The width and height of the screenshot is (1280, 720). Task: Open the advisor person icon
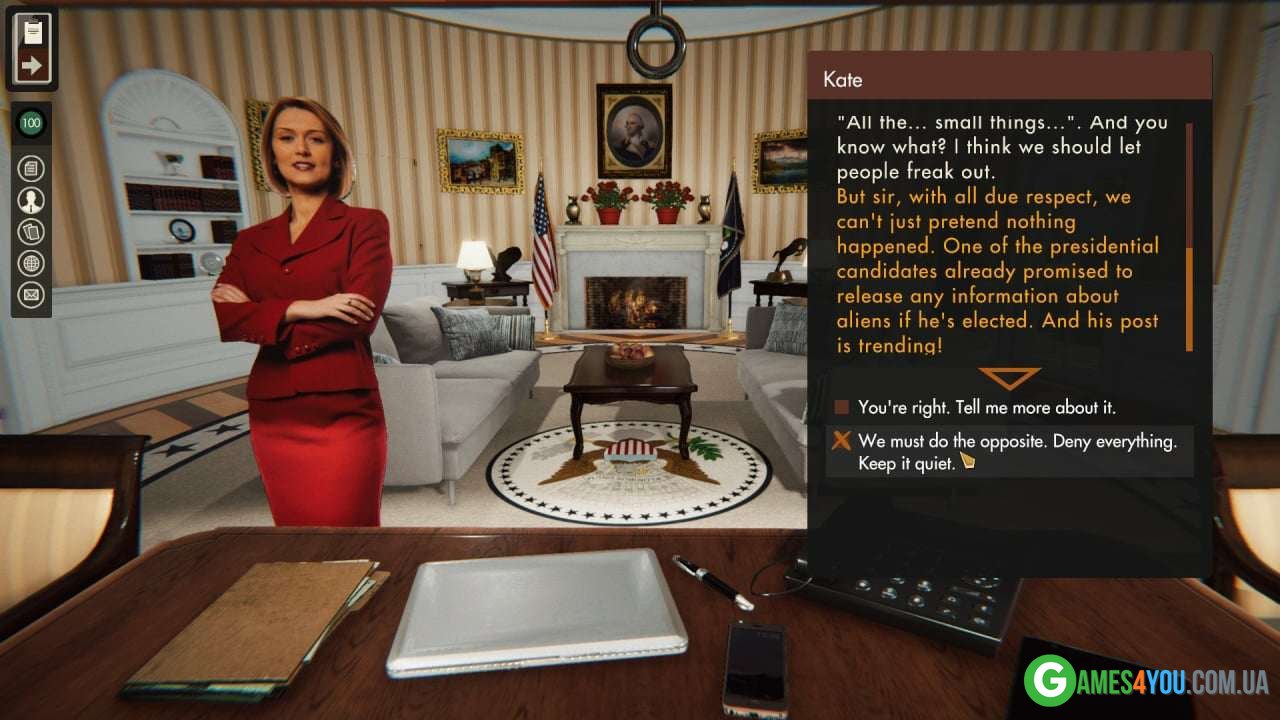point(32,200)
